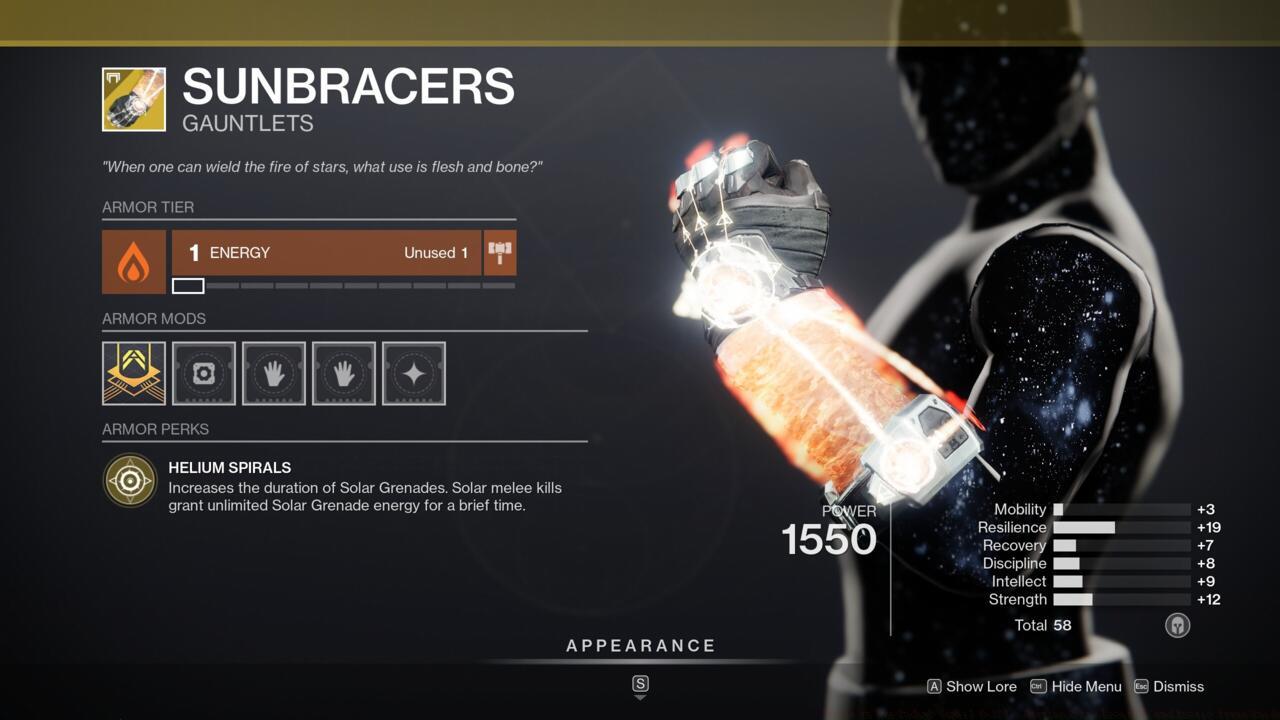Click the masterwork hammer icon

498,253
